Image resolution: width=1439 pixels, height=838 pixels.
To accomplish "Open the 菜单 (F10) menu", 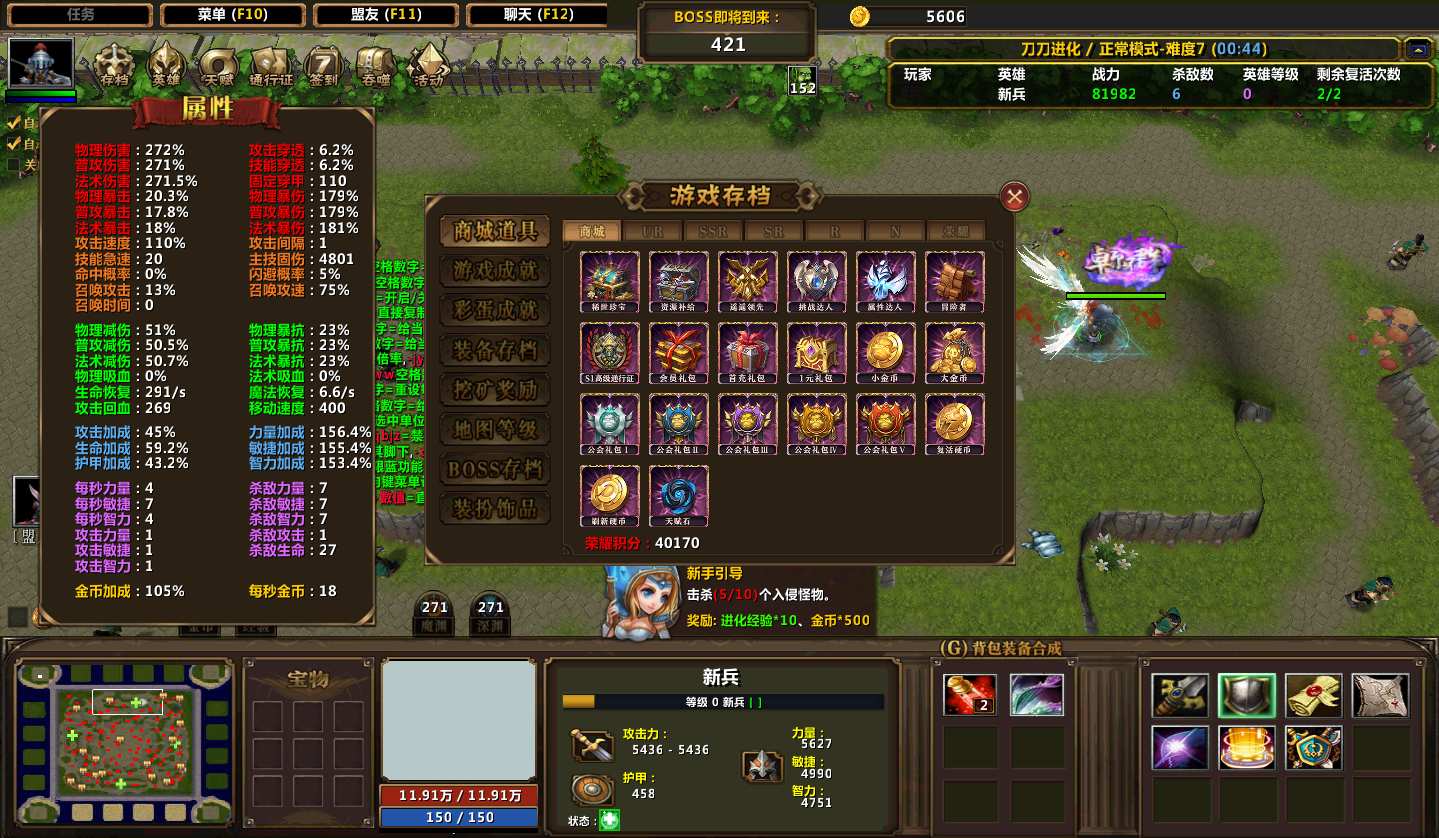I will [x=232, y=15].
